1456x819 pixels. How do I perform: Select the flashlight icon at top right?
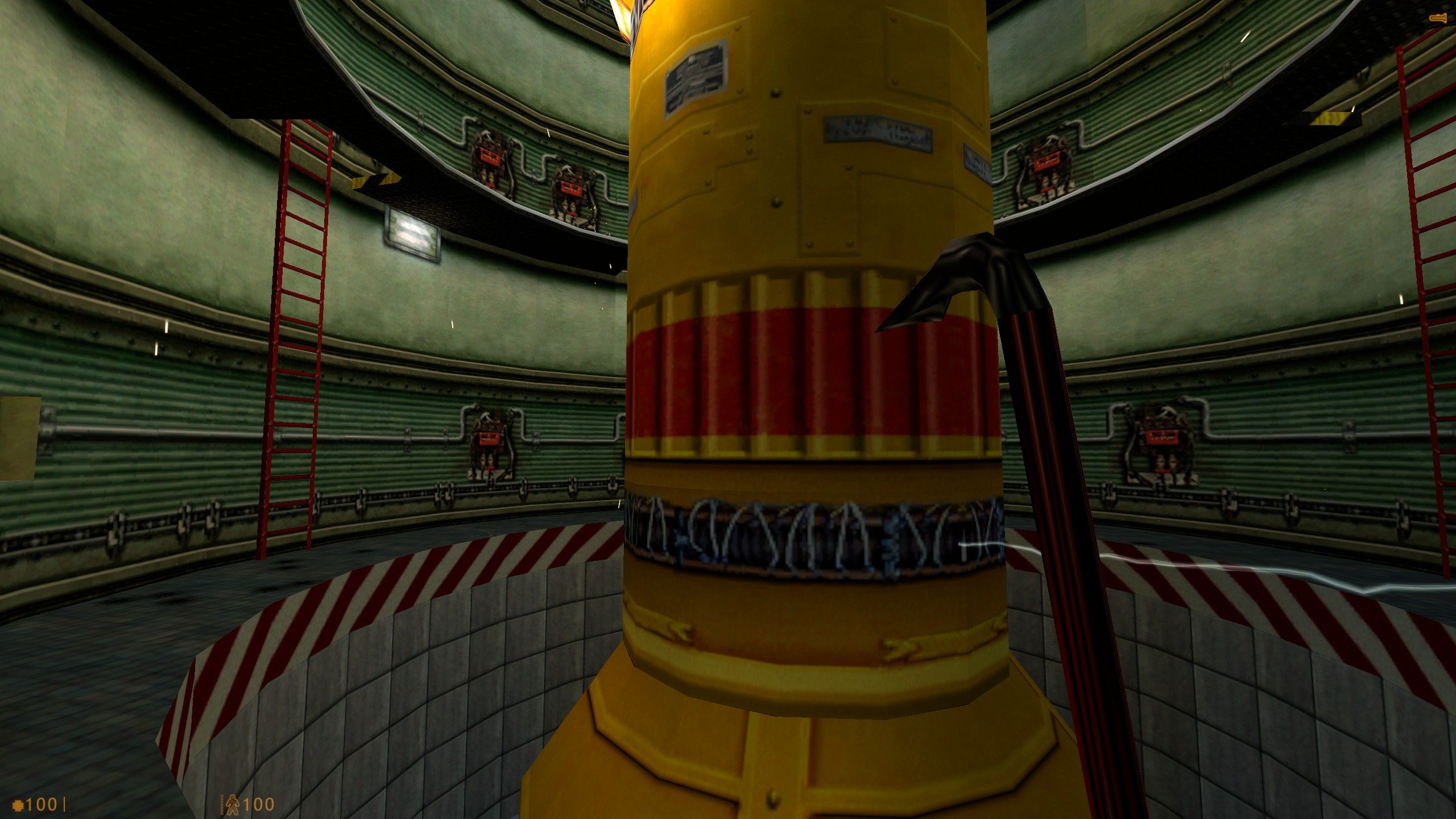click(1440, 17)
